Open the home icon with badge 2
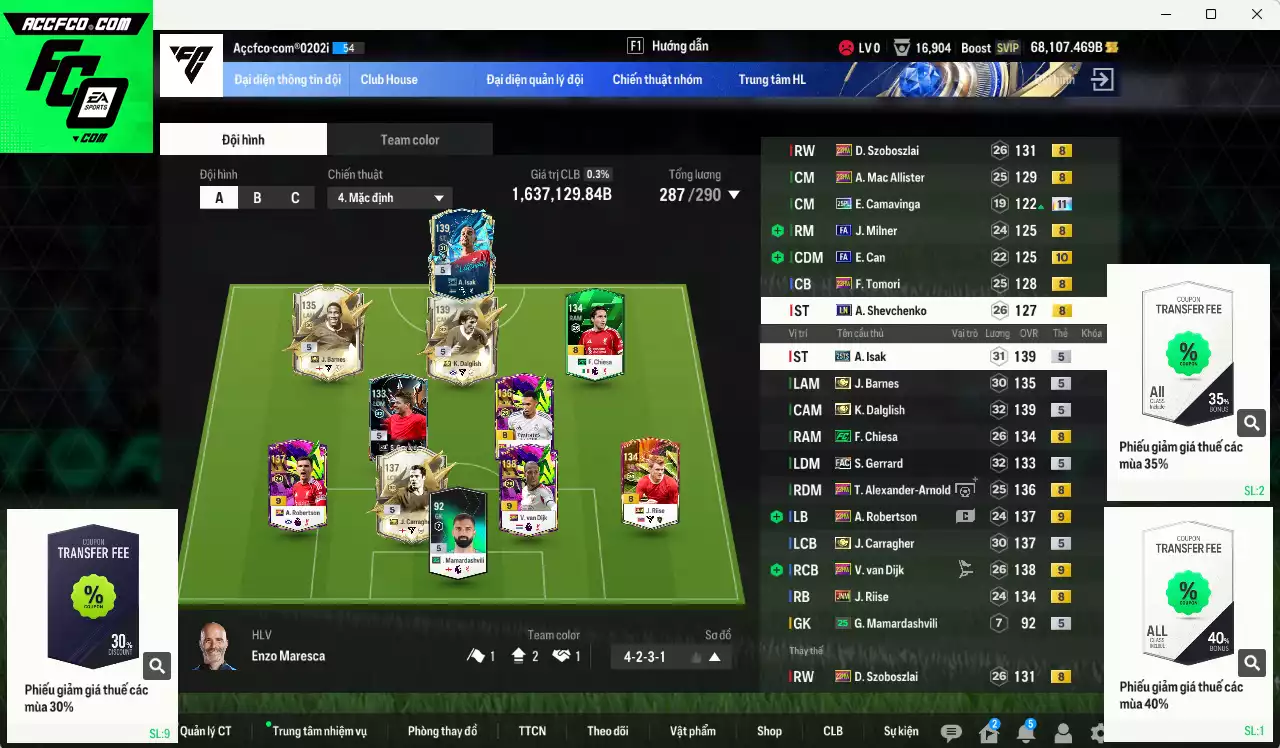This screenshot has height=748, width=1280. click(988, 735)
